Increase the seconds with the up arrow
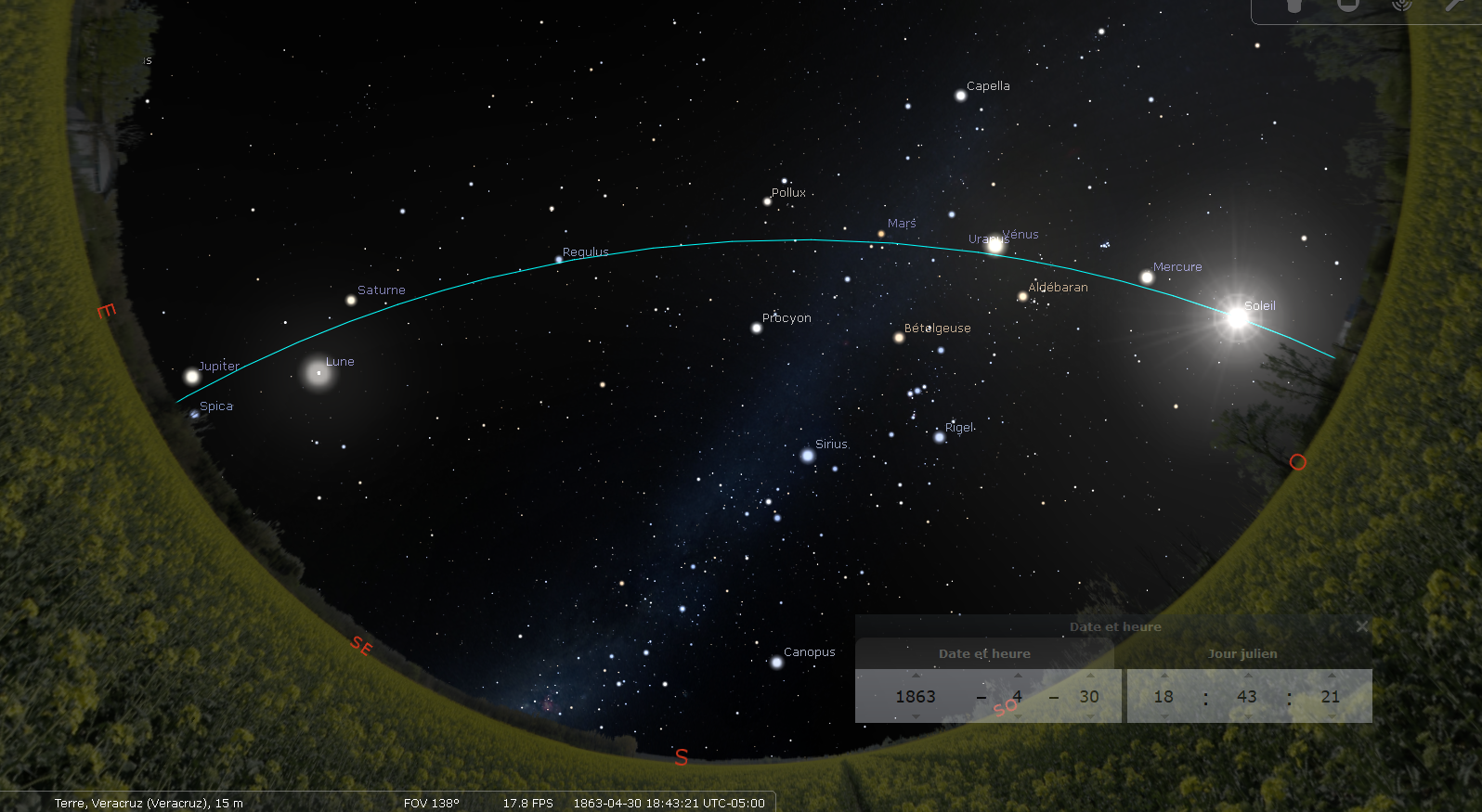Viewport: 1482px width, 812px height. 1331,676
